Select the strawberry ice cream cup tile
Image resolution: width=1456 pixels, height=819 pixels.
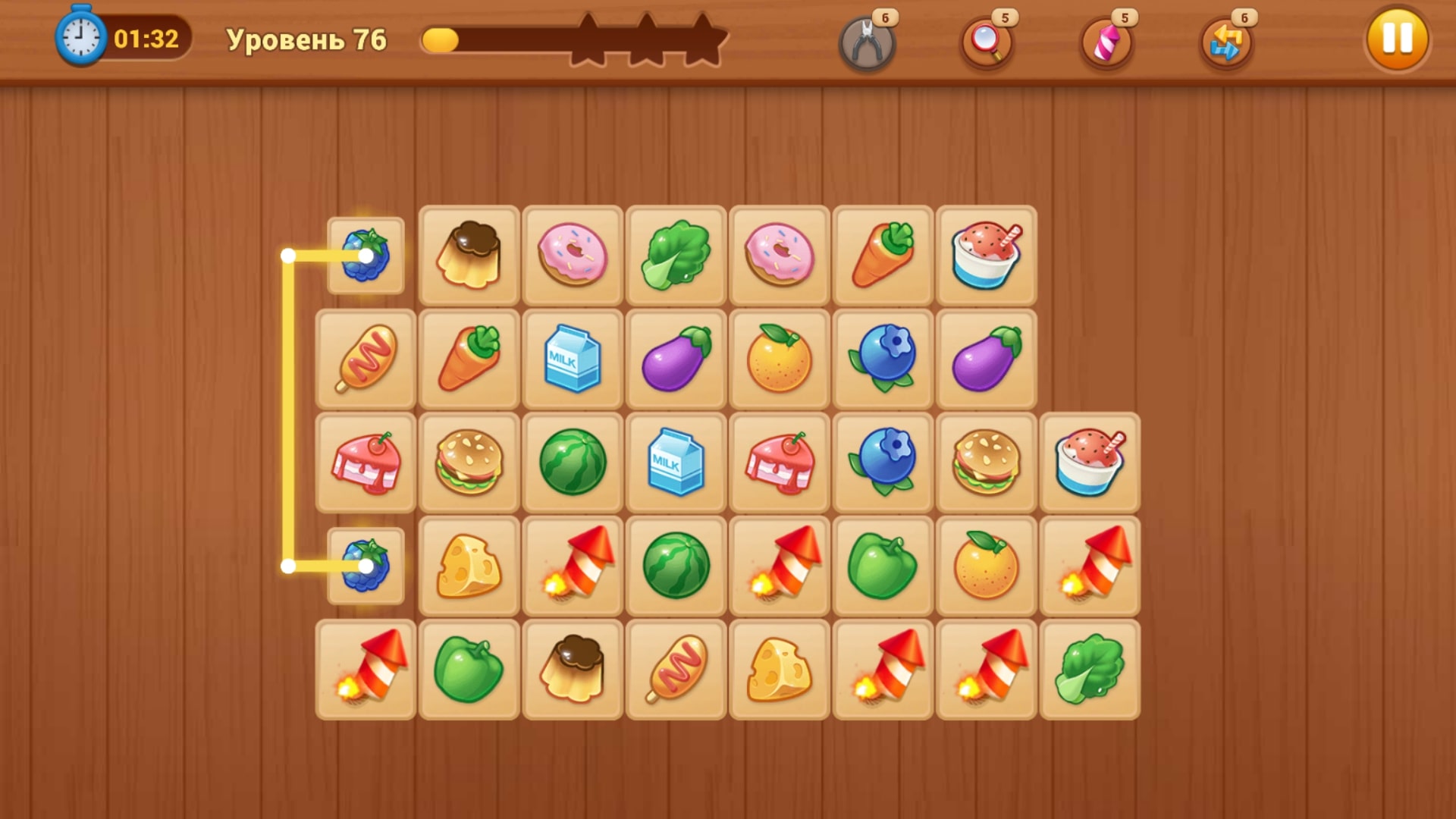985,256
